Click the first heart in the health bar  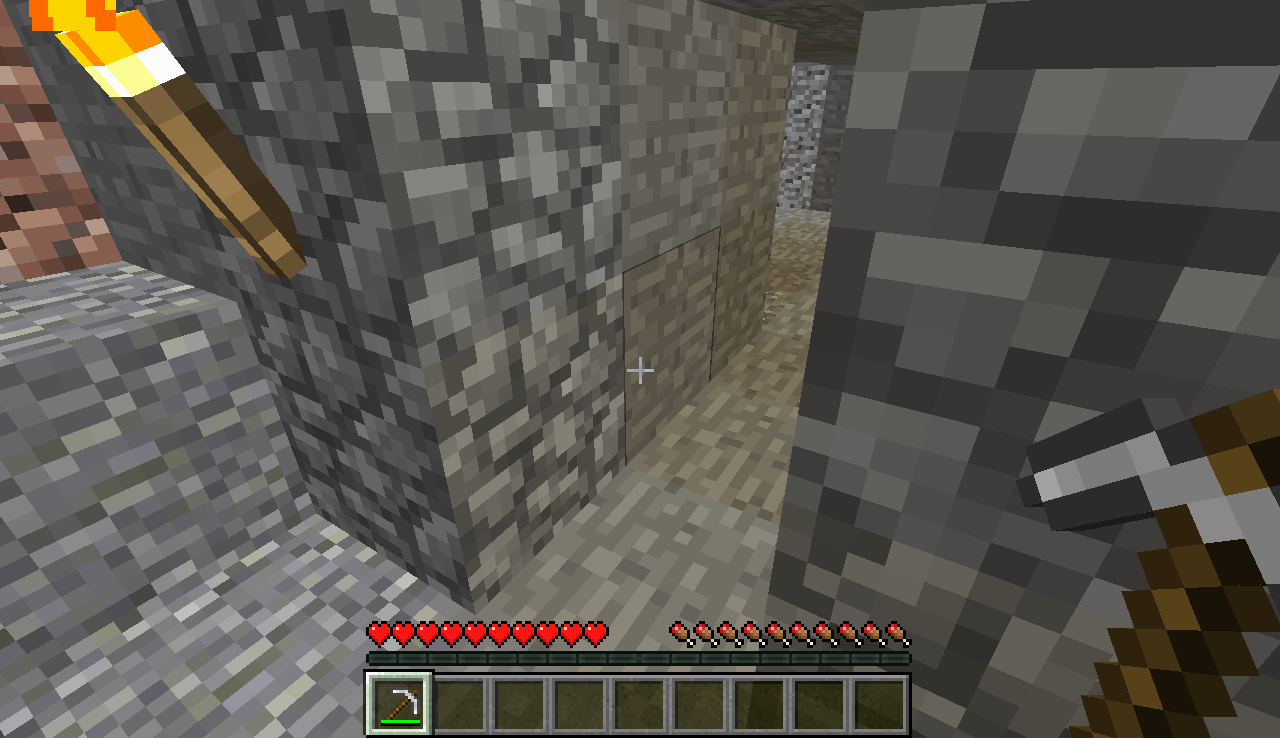click(379, 634)
